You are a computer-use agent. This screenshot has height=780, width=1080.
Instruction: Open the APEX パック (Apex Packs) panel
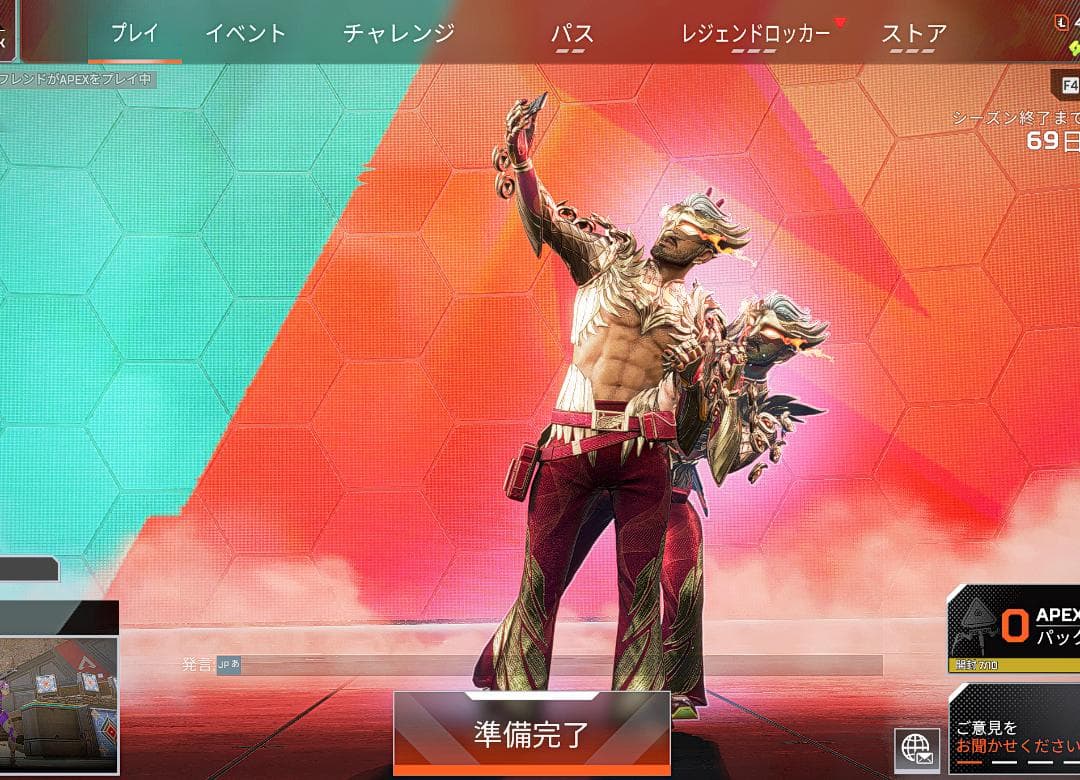1015,628
